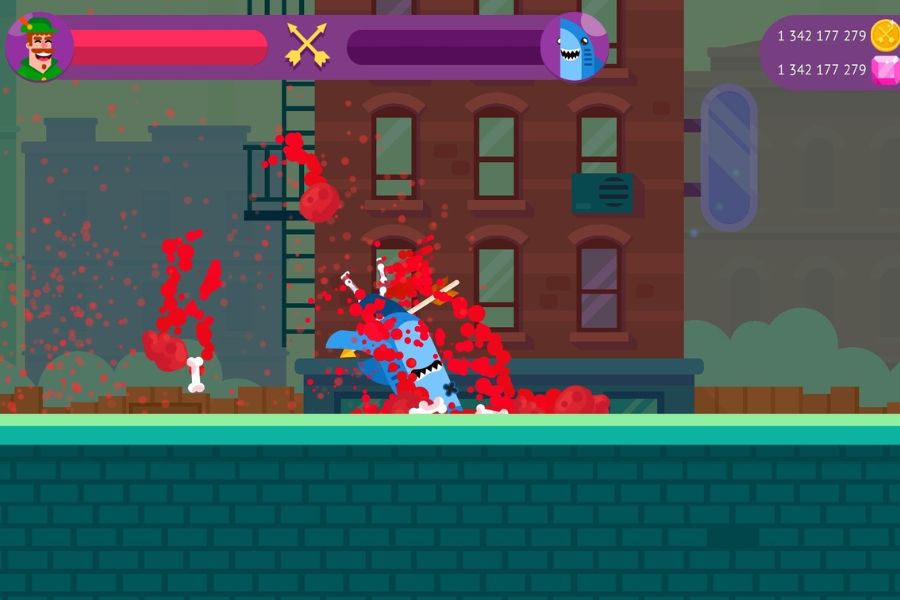Open the pink gem currency icon
900x600 pixels.
click(x=885, y=69)
